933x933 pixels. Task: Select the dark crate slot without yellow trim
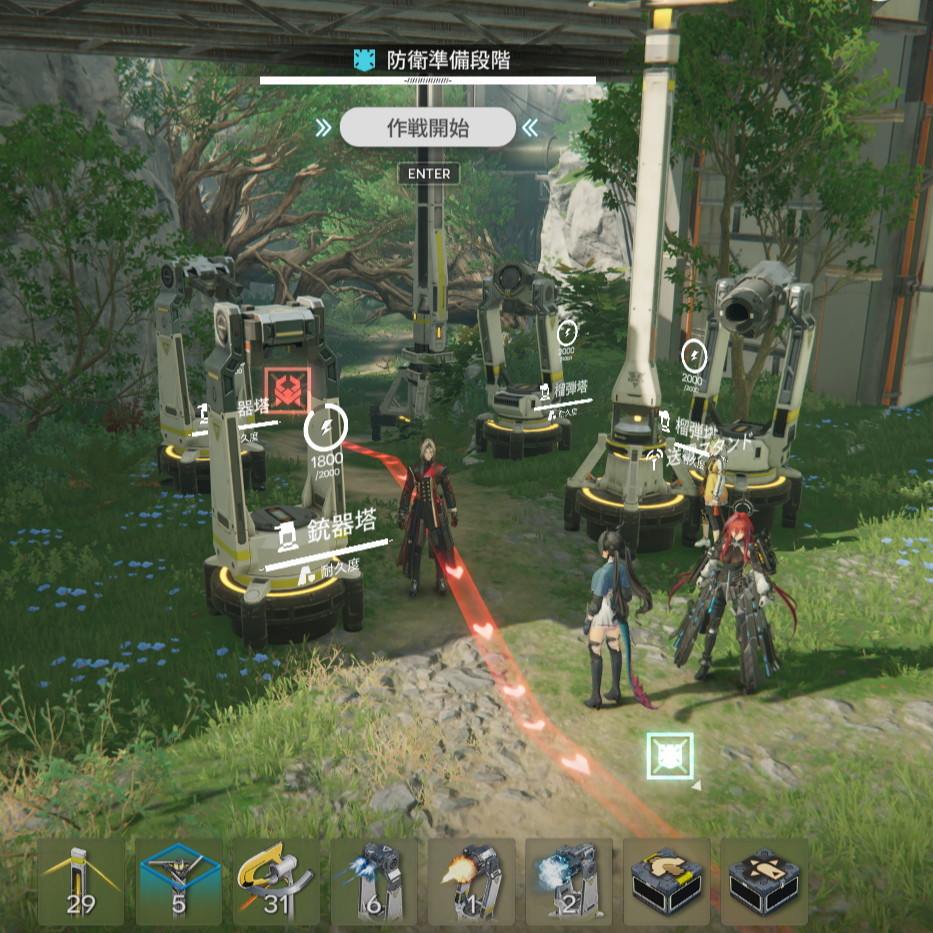[x=764, y=881]
